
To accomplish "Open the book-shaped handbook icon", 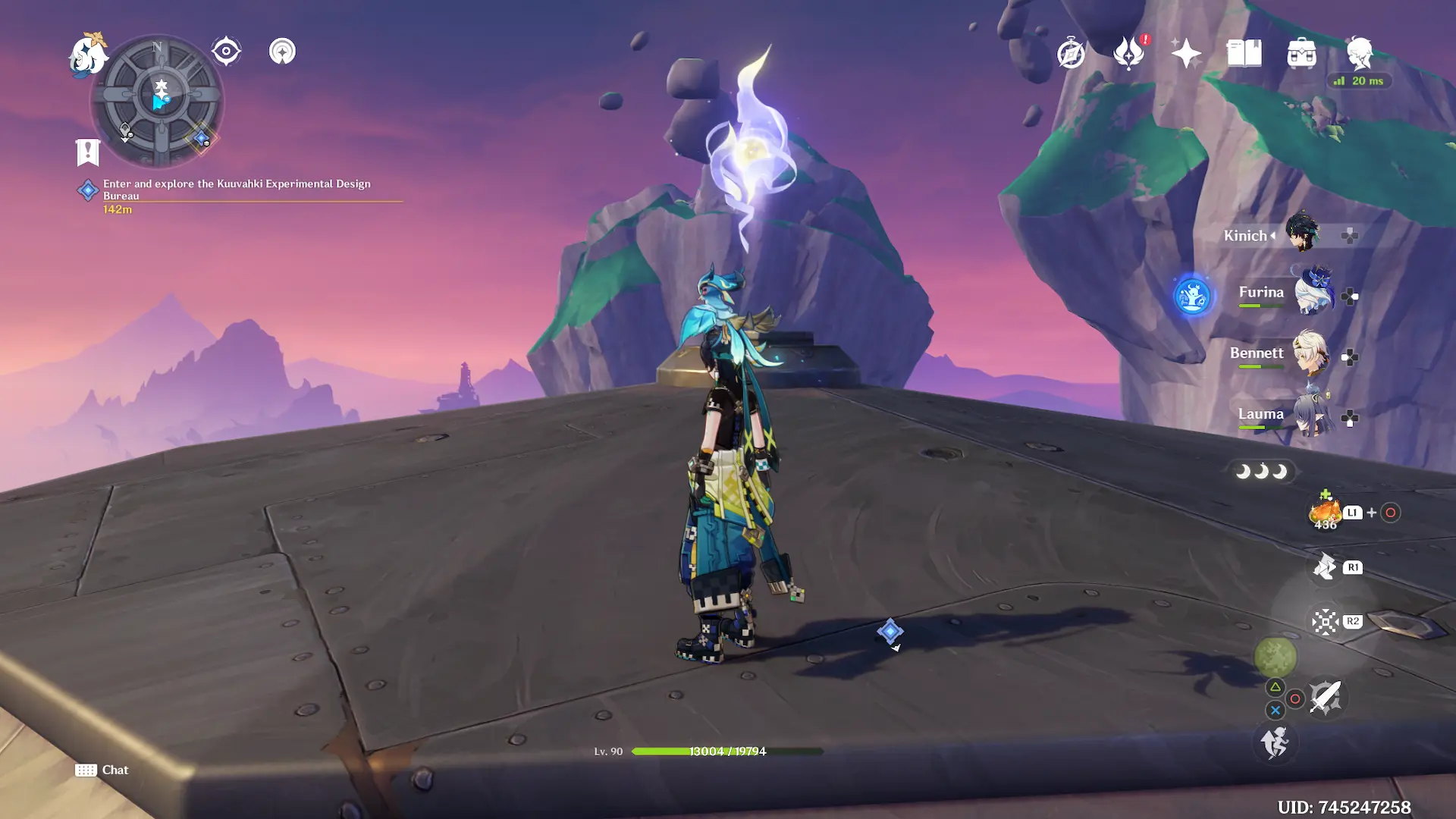I will point(1244,54).
